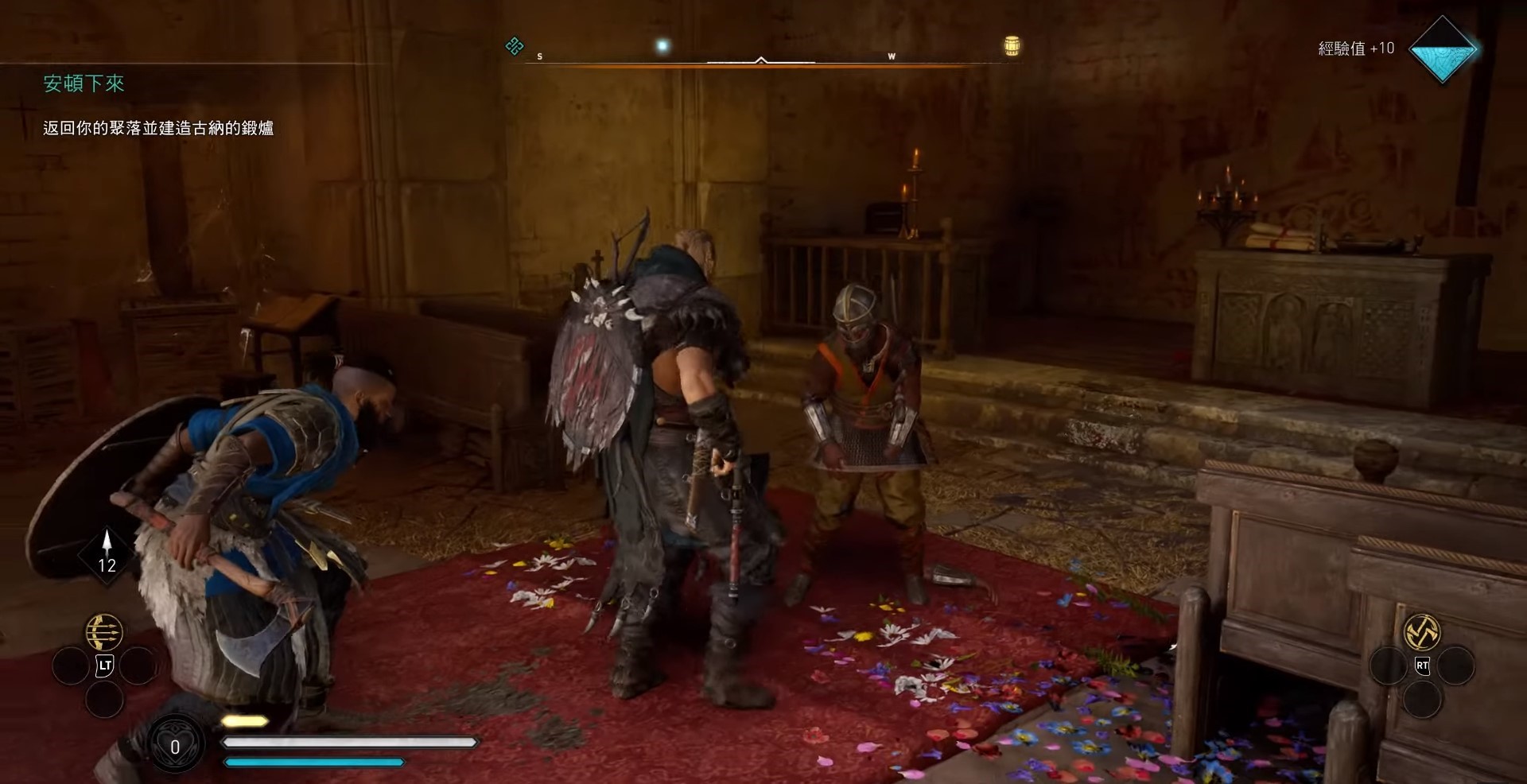Click the ration pouch heal icon
Viewport: 1527px width, 784px height.
(x=175, y=746)
